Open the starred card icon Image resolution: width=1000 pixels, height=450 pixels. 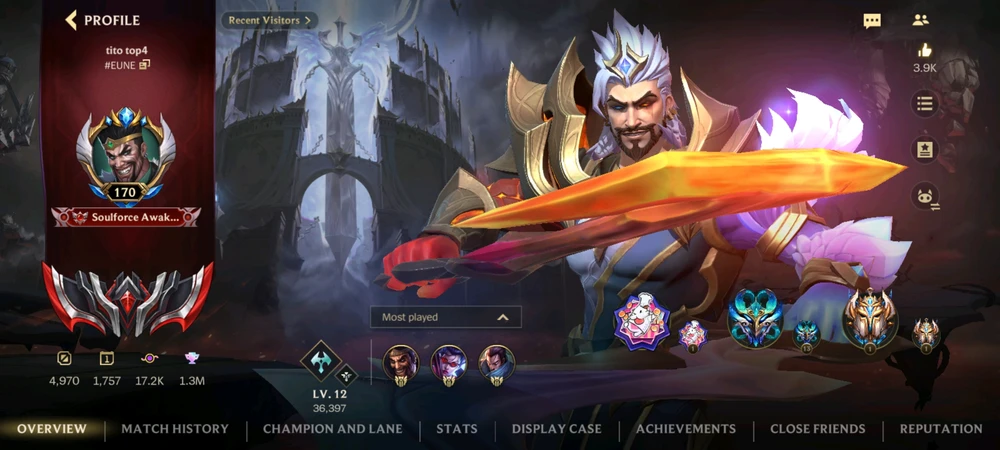[924, 150]
